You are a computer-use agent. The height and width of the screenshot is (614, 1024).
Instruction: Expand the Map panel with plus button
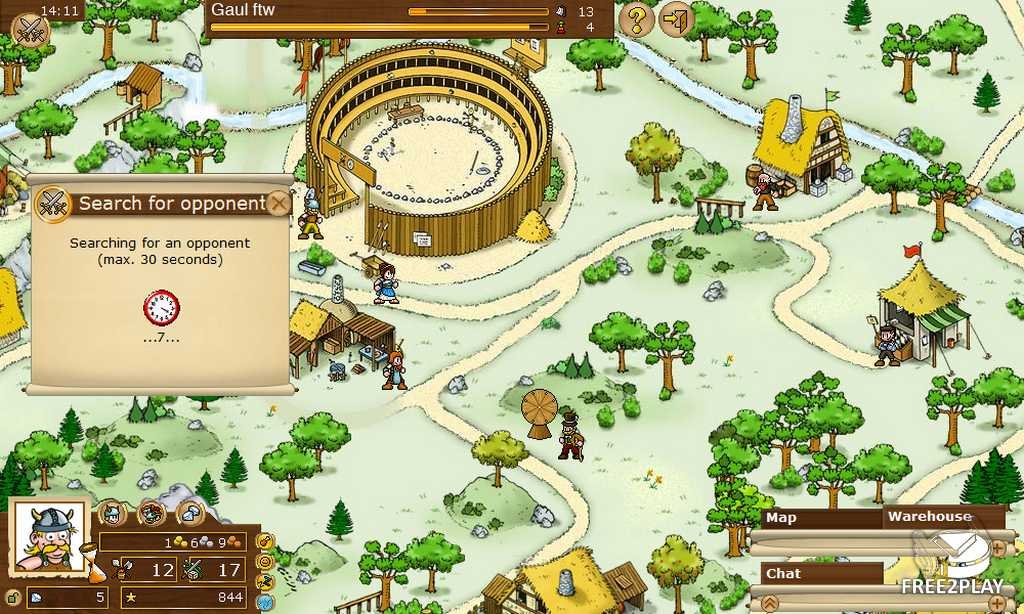[x=998, y=549]
